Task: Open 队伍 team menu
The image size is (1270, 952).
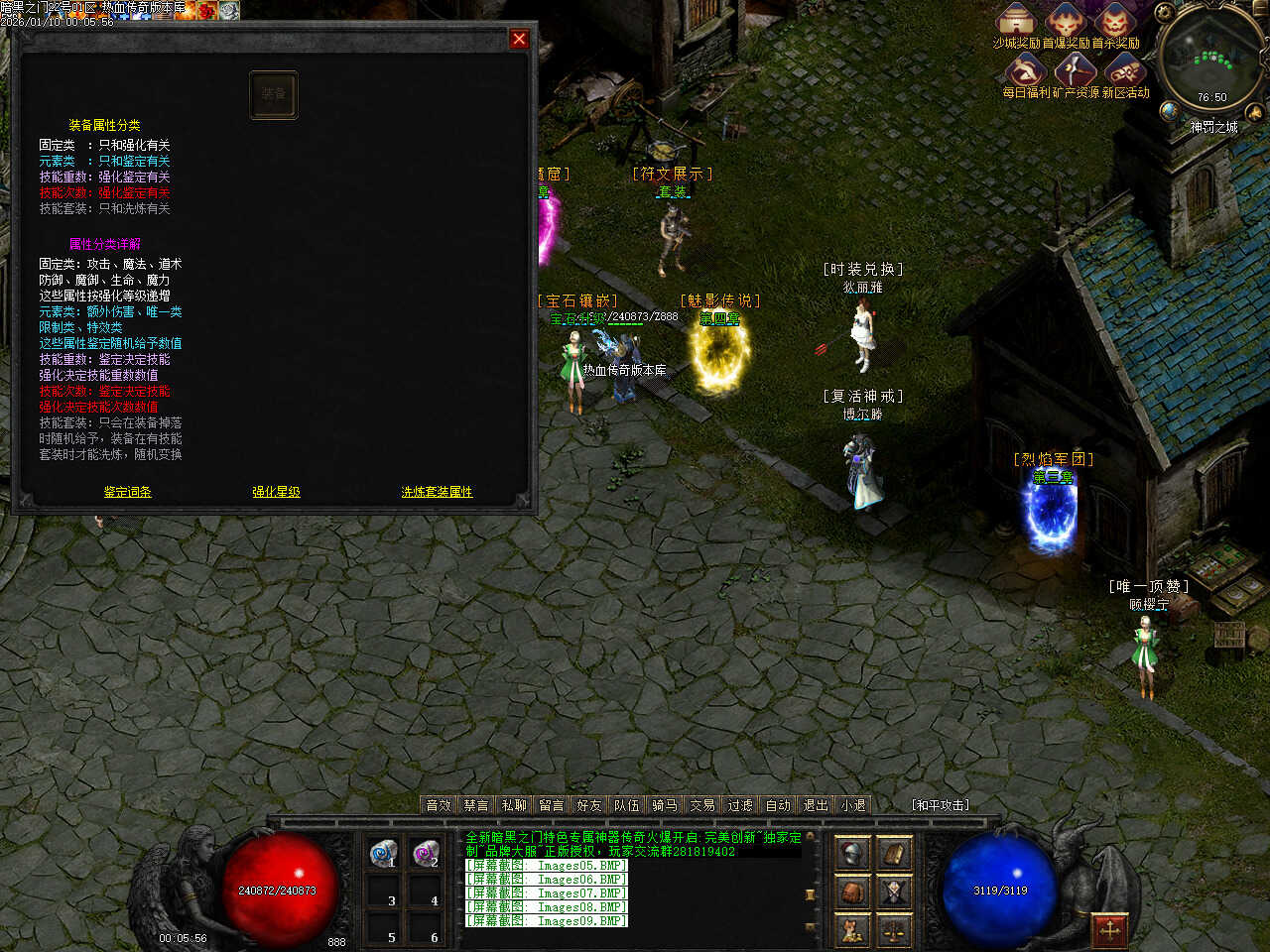Action: pos(627,805)
